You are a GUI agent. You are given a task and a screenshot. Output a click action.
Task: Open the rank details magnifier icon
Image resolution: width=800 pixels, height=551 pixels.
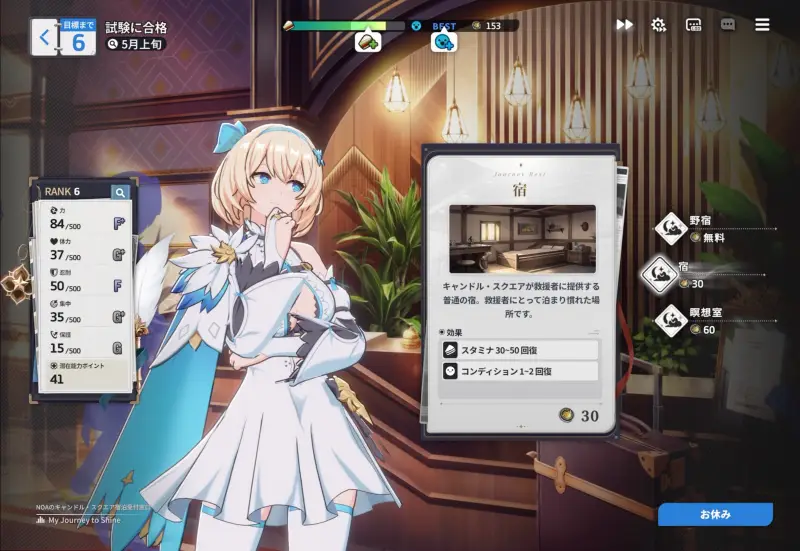point(120,192)
